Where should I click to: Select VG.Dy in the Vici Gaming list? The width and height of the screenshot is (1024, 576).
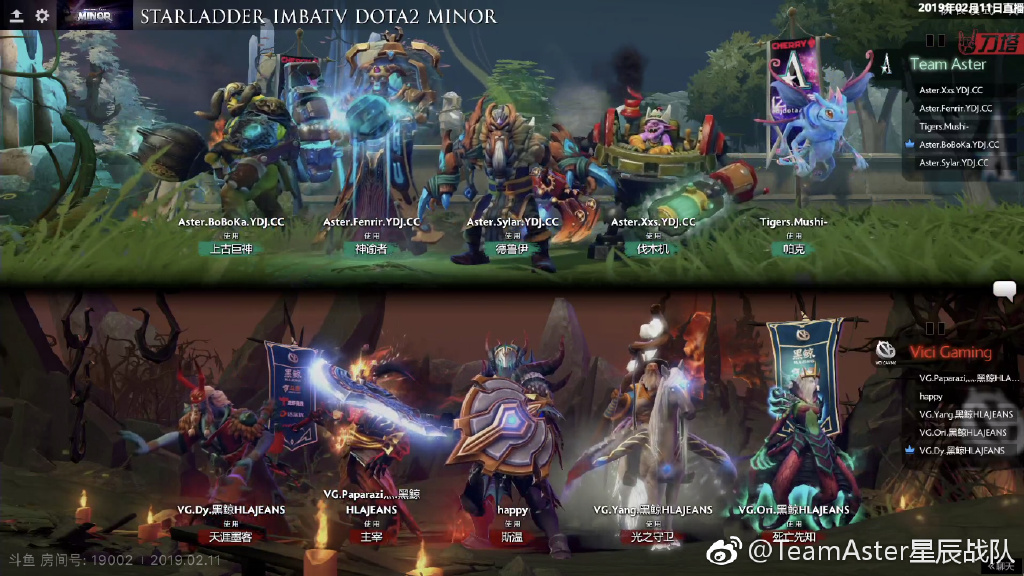click(x=961, y=450)
